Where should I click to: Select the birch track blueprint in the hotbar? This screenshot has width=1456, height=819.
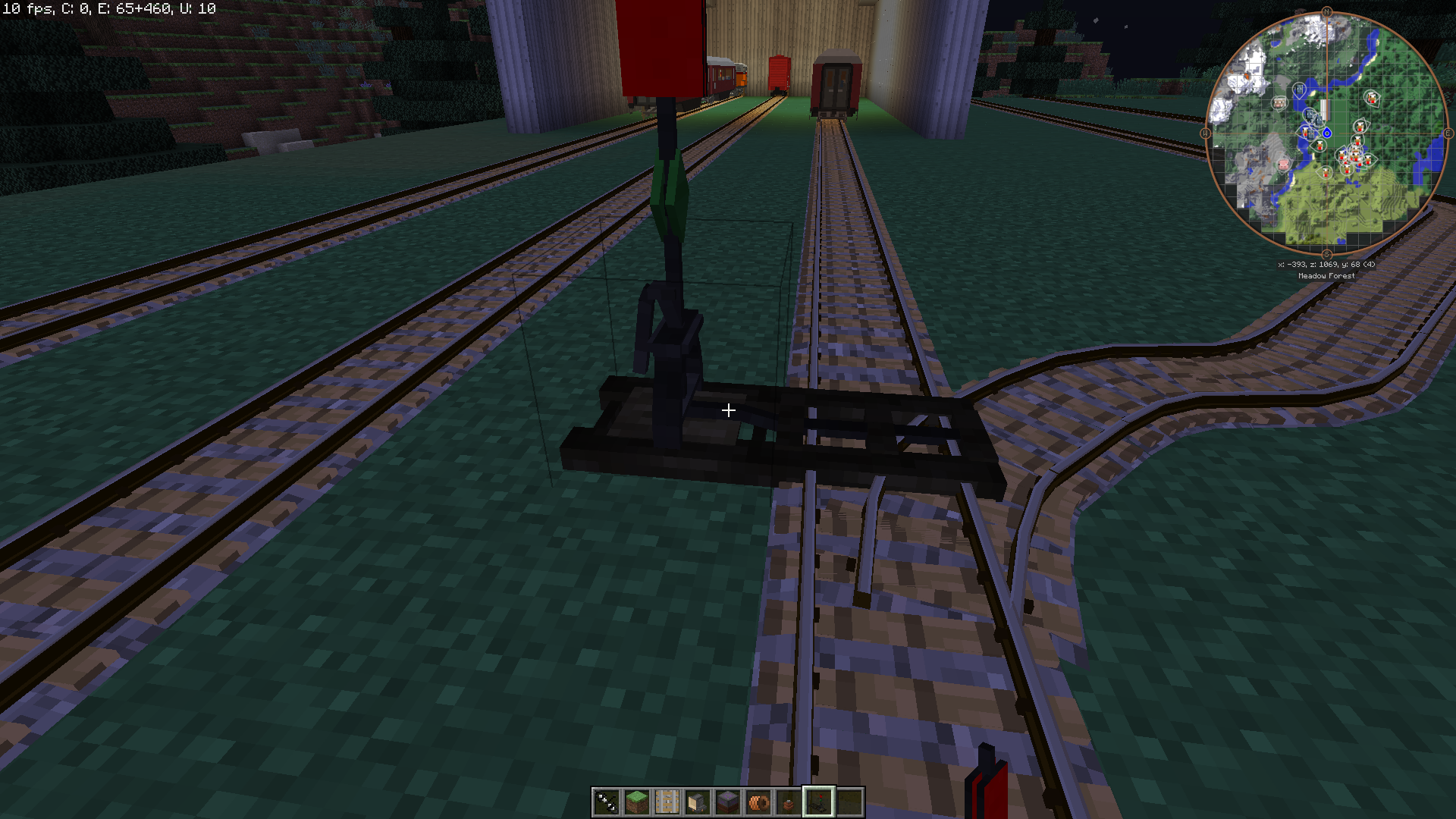(668, 802)
